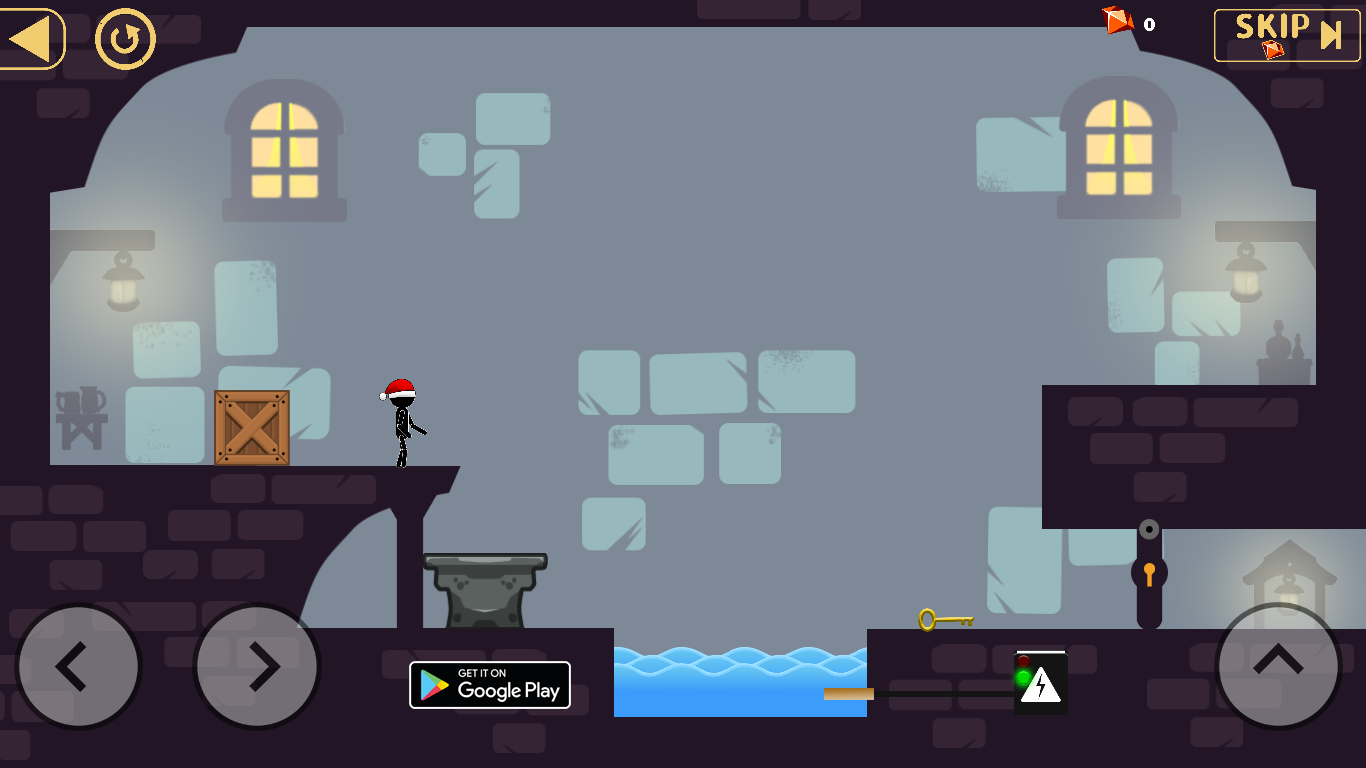
Task: Select the keyhole lock on the hanging pillar
Action: pyautogui.click(x=1148, y=573)
